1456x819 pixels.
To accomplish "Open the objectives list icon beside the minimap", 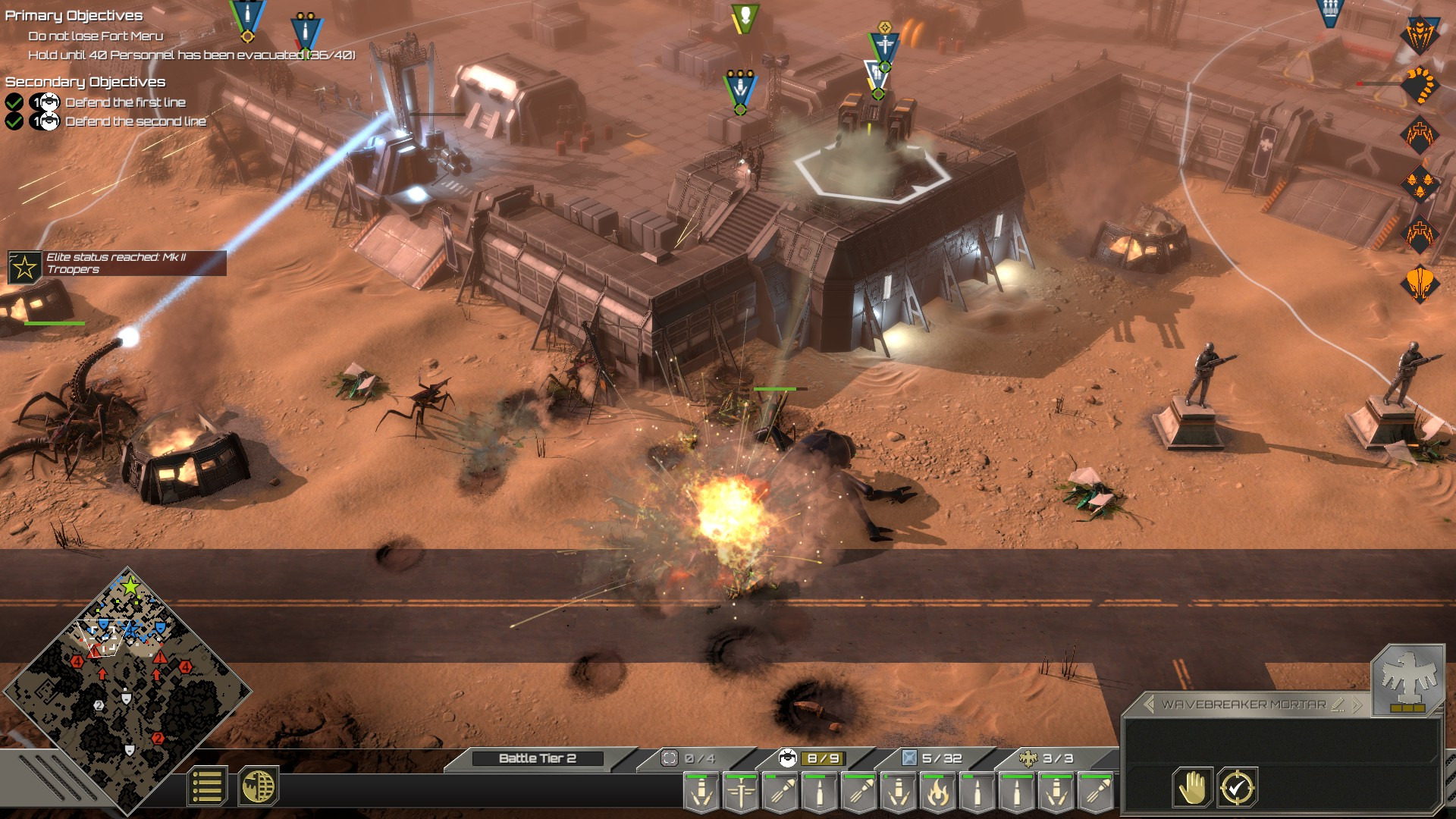I will coord(206,787).
